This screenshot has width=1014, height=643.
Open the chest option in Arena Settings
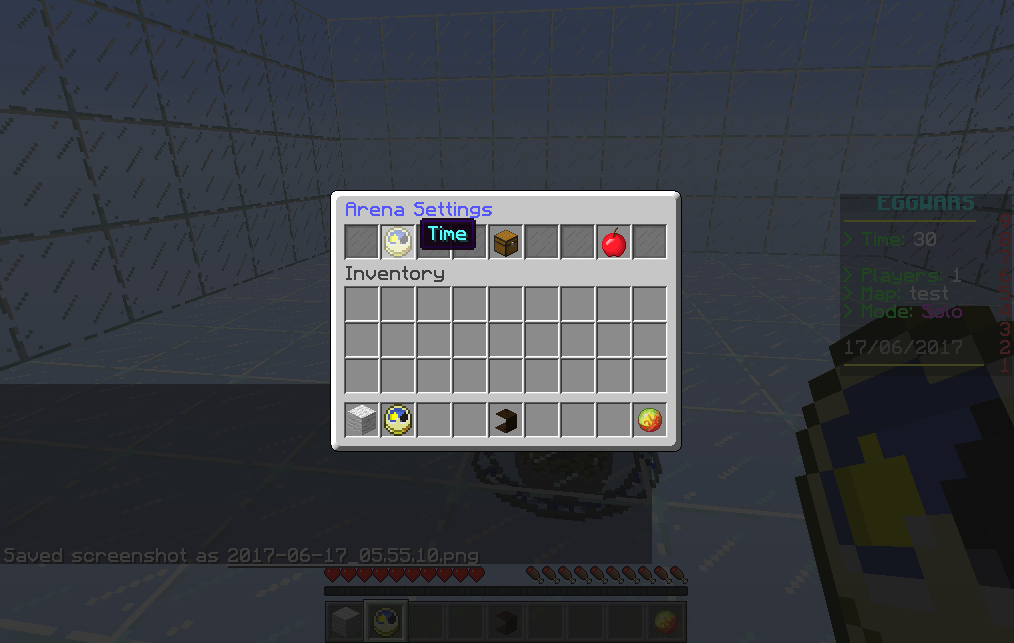click(506, 242)
